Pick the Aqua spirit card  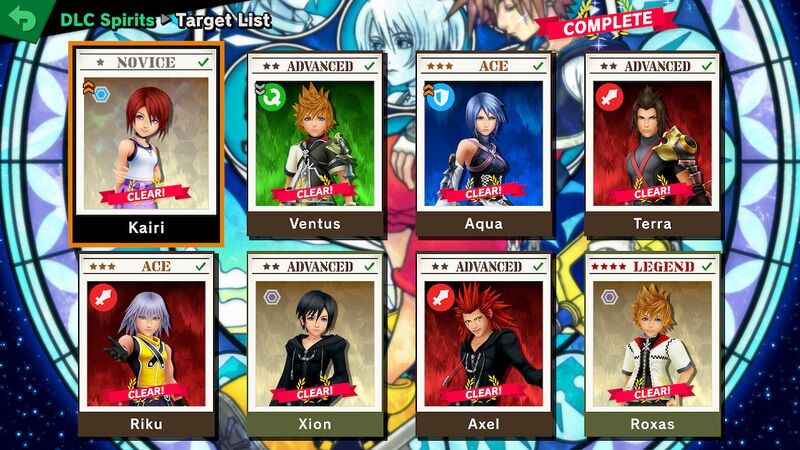(x=484, y=142)
